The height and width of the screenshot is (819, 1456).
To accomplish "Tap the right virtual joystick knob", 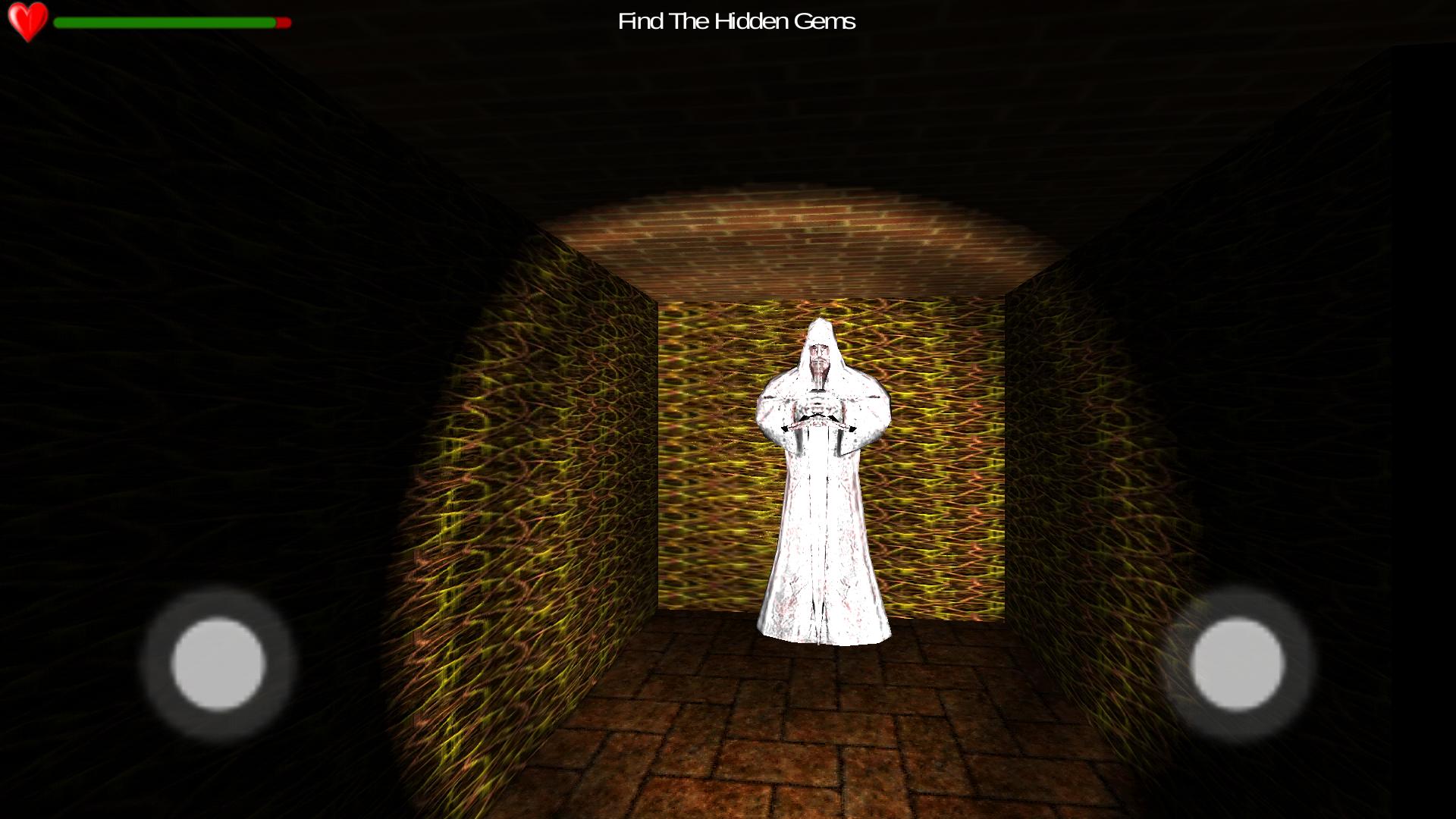I will click(x=1238, y=664).
